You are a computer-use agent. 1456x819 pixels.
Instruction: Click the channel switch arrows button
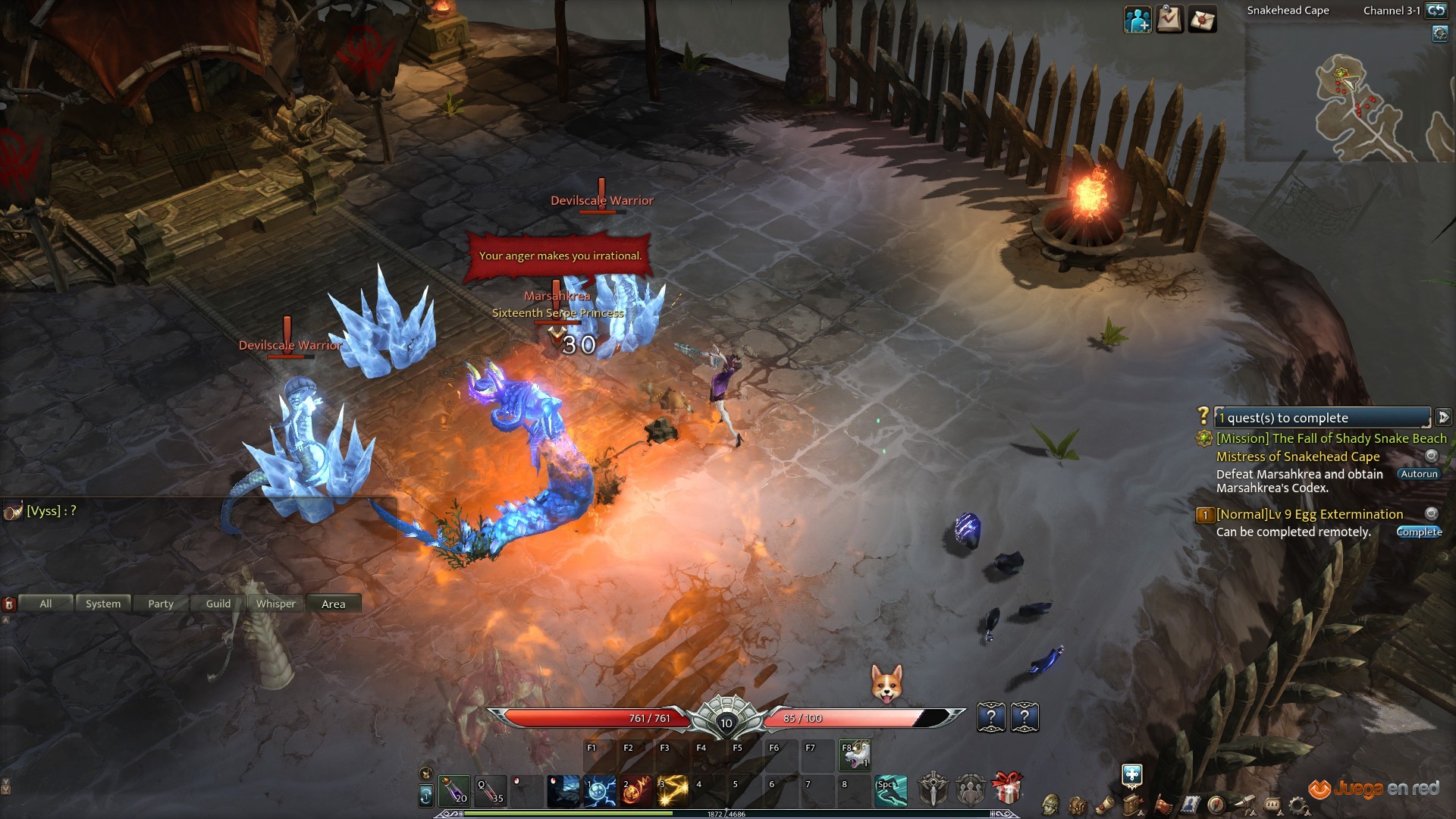point(1436,11)
